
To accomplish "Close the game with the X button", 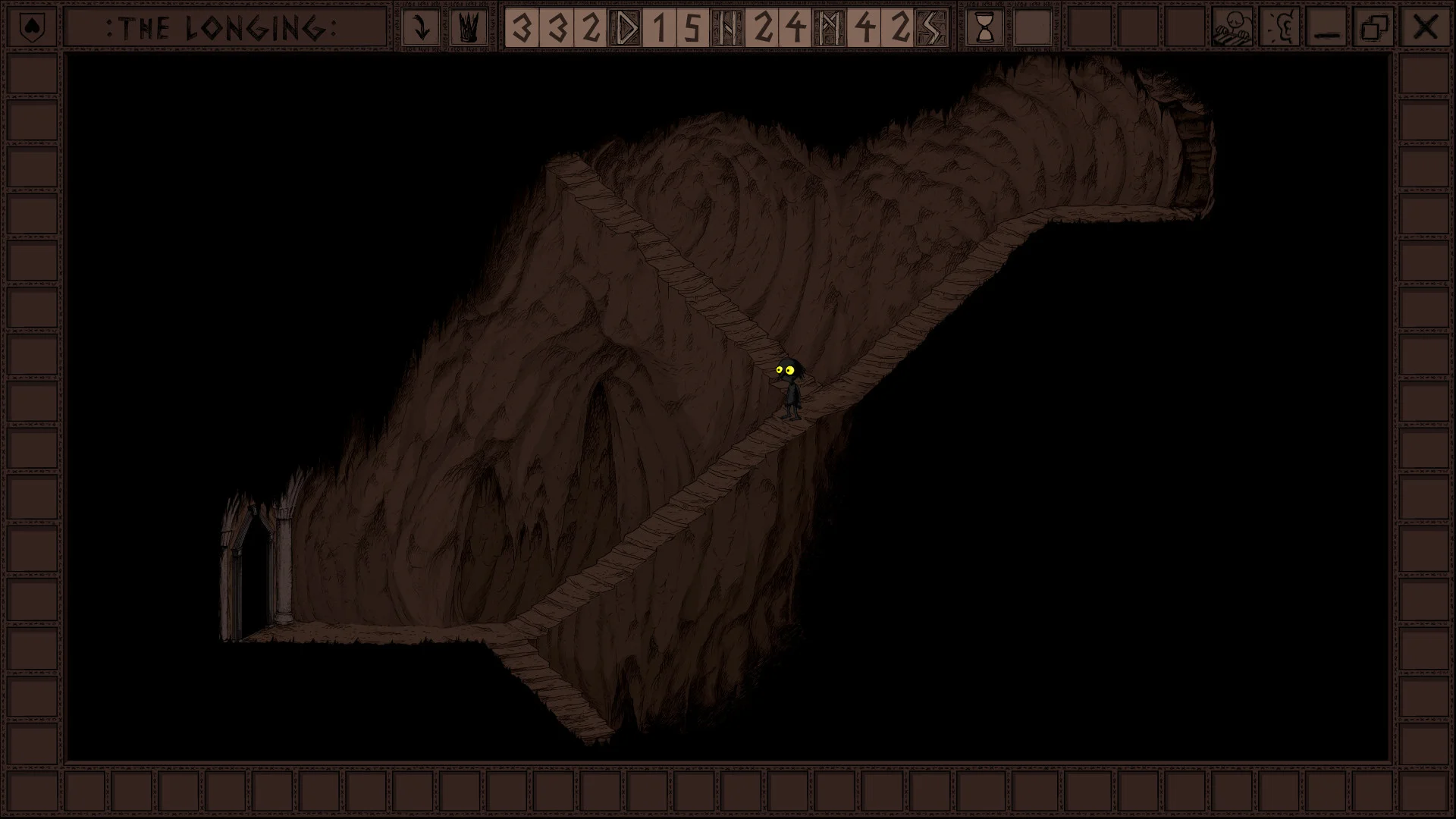I will point(1425,28).
